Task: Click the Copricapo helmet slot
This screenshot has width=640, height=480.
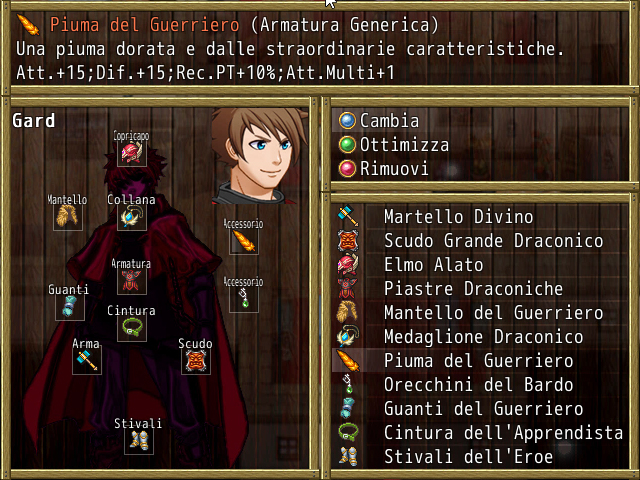Action: point(131,153)
